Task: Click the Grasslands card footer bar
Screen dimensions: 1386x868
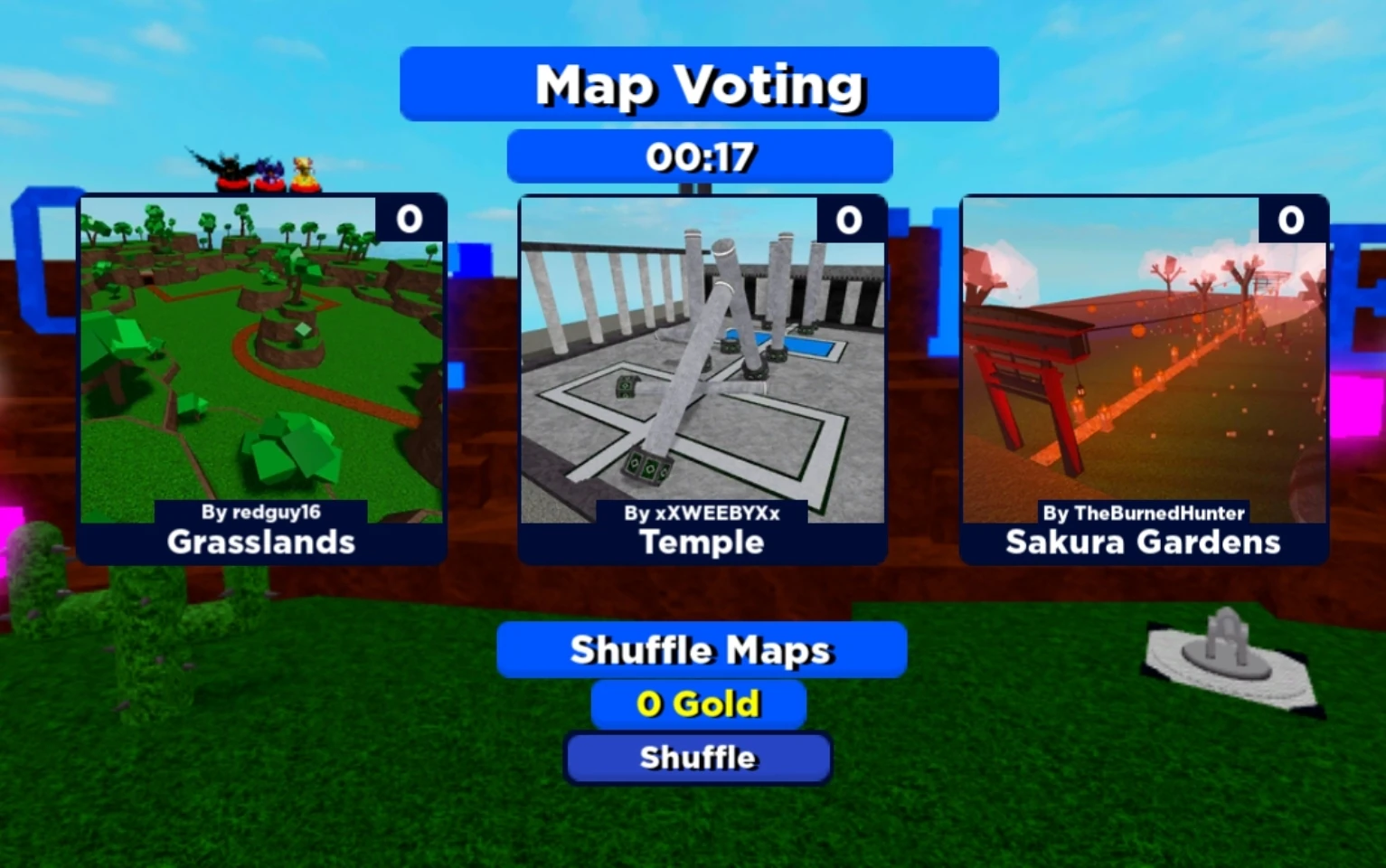Action: coord(260,541)
